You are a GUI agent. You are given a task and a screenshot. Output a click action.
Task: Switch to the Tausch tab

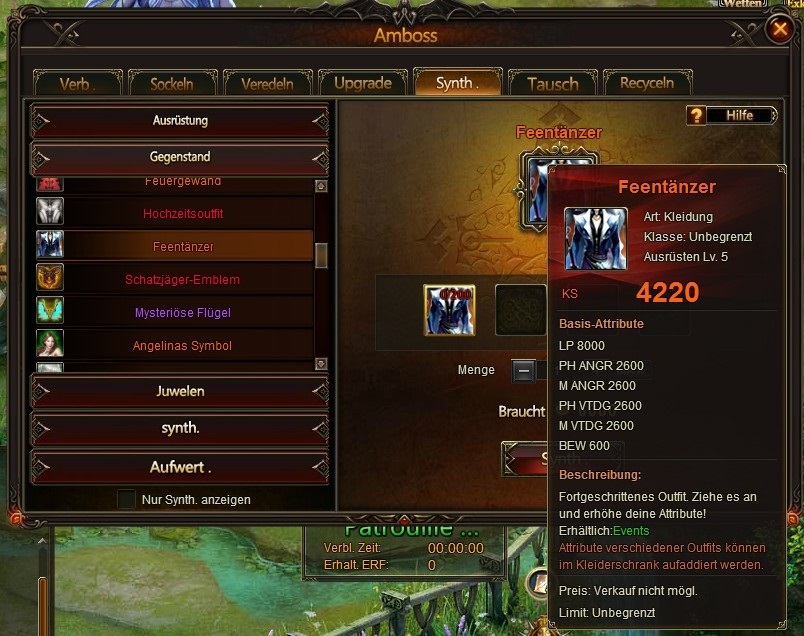552,83
